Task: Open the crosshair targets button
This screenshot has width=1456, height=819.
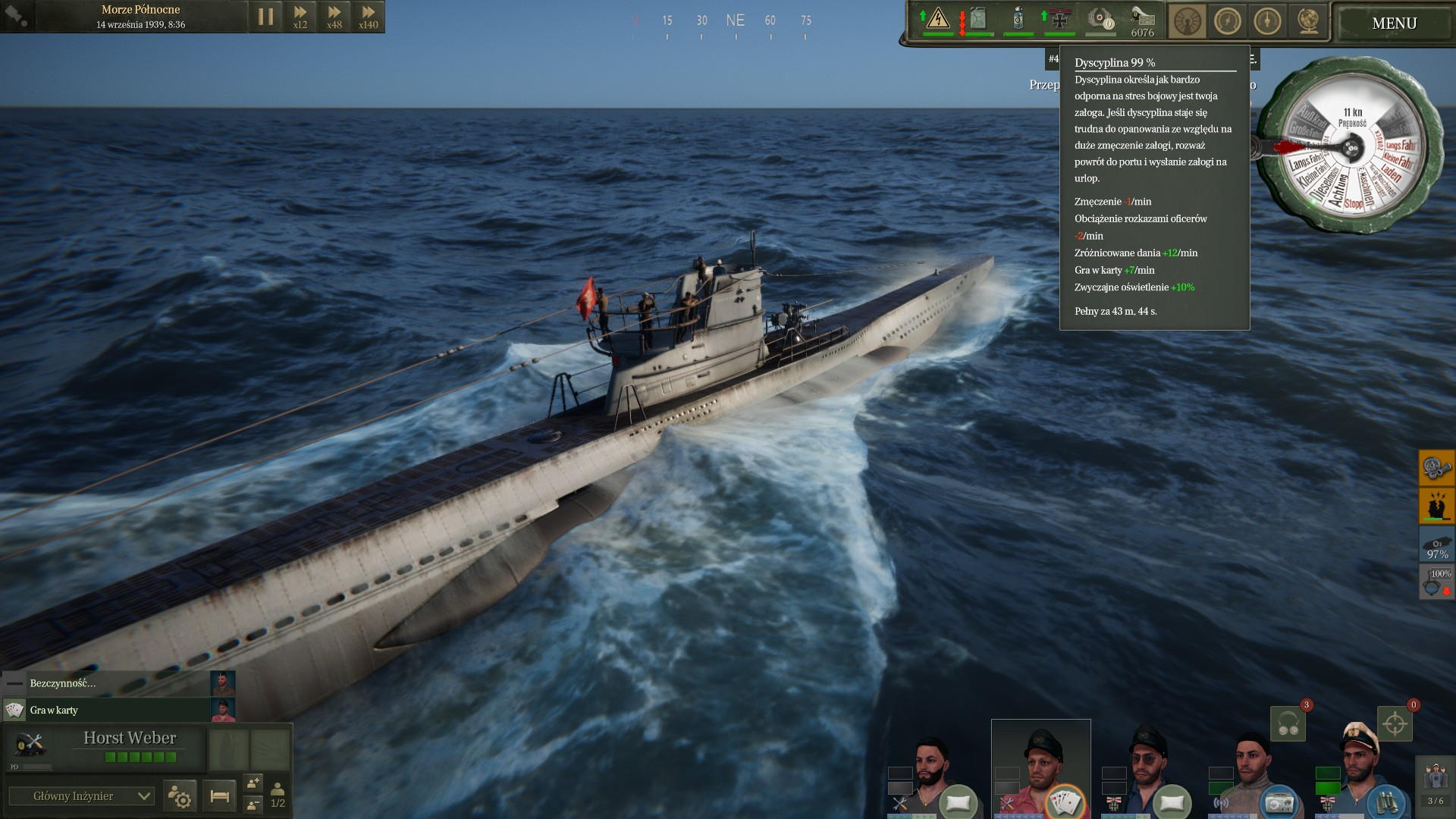Action: tap(1395, 724)
